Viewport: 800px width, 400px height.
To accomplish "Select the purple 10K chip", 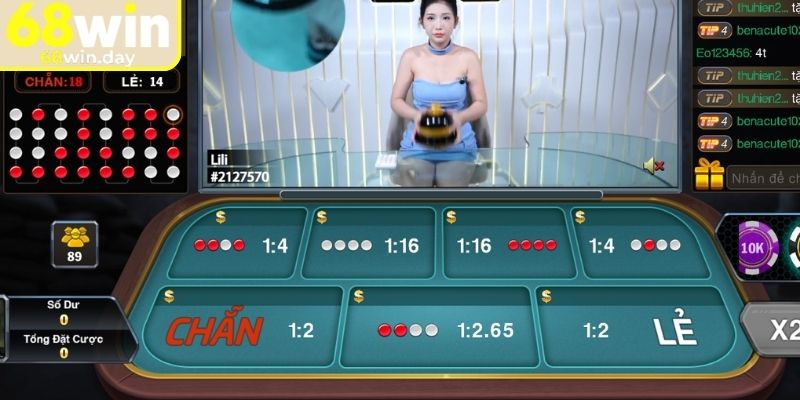I will (x=757, y=245).
